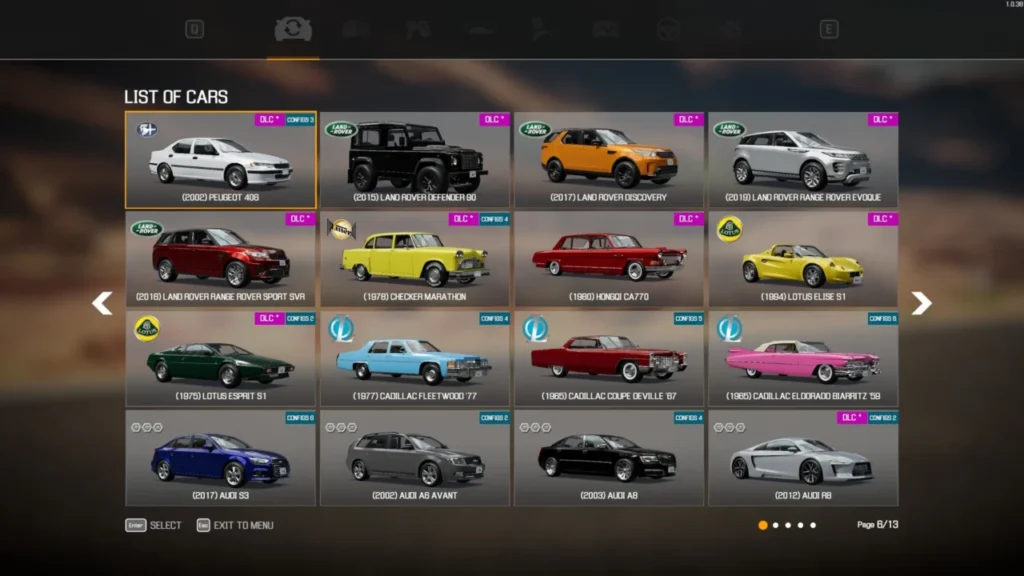
Task: Choose the grey Audi A6 Avant
Action: click(x=414, y=457)
